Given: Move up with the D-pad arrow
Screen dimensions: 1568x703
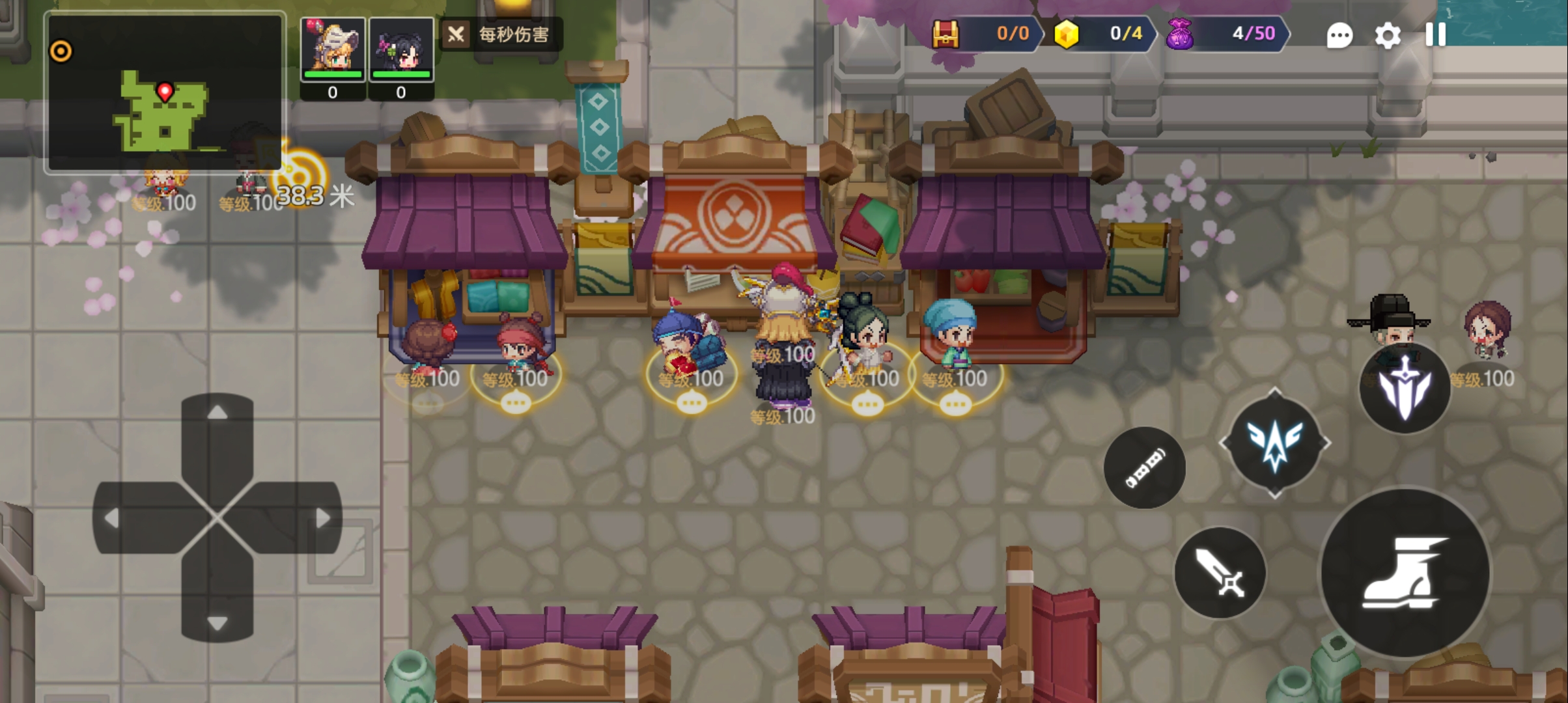Looking at the screenshot, I should (217, 413).
